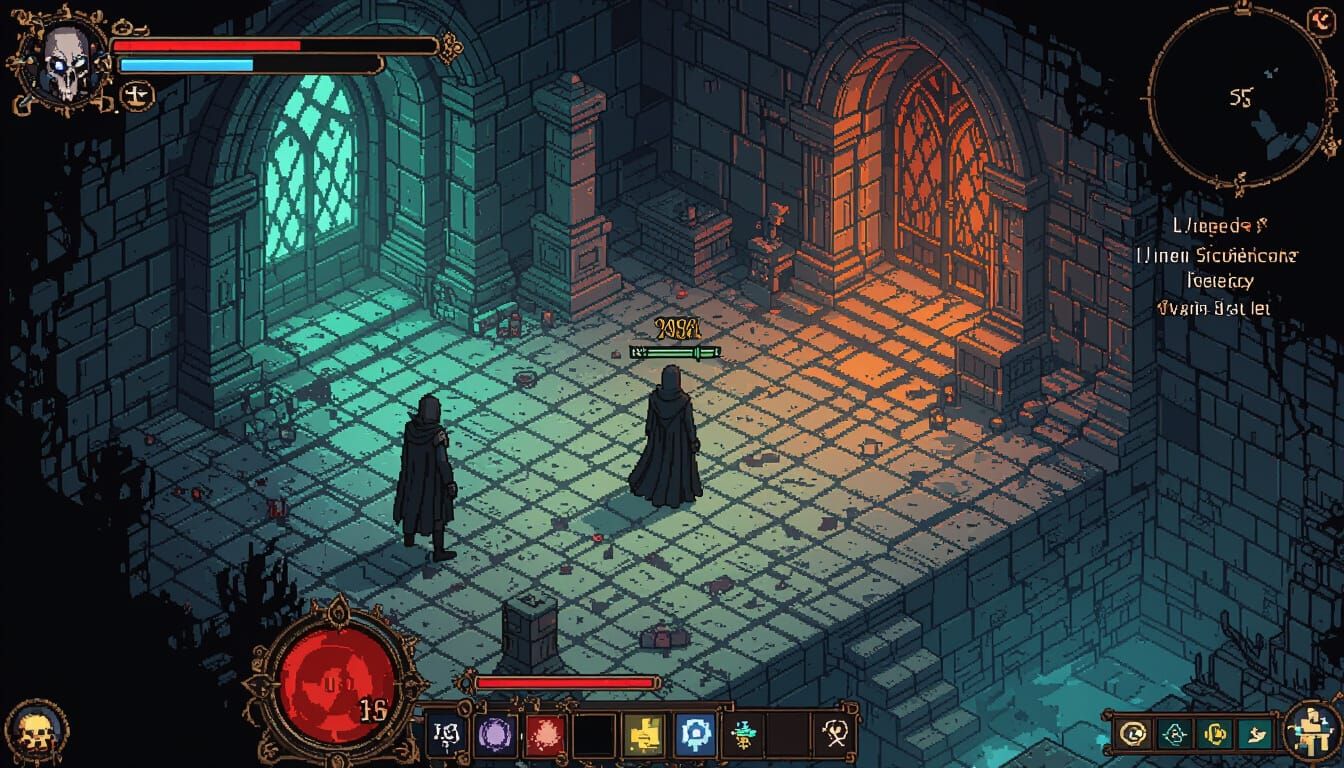Open the character sheet icon in the bottom-right corner
The image size is (1344, 768).
pyautogui.click(x=1311, y=732)
